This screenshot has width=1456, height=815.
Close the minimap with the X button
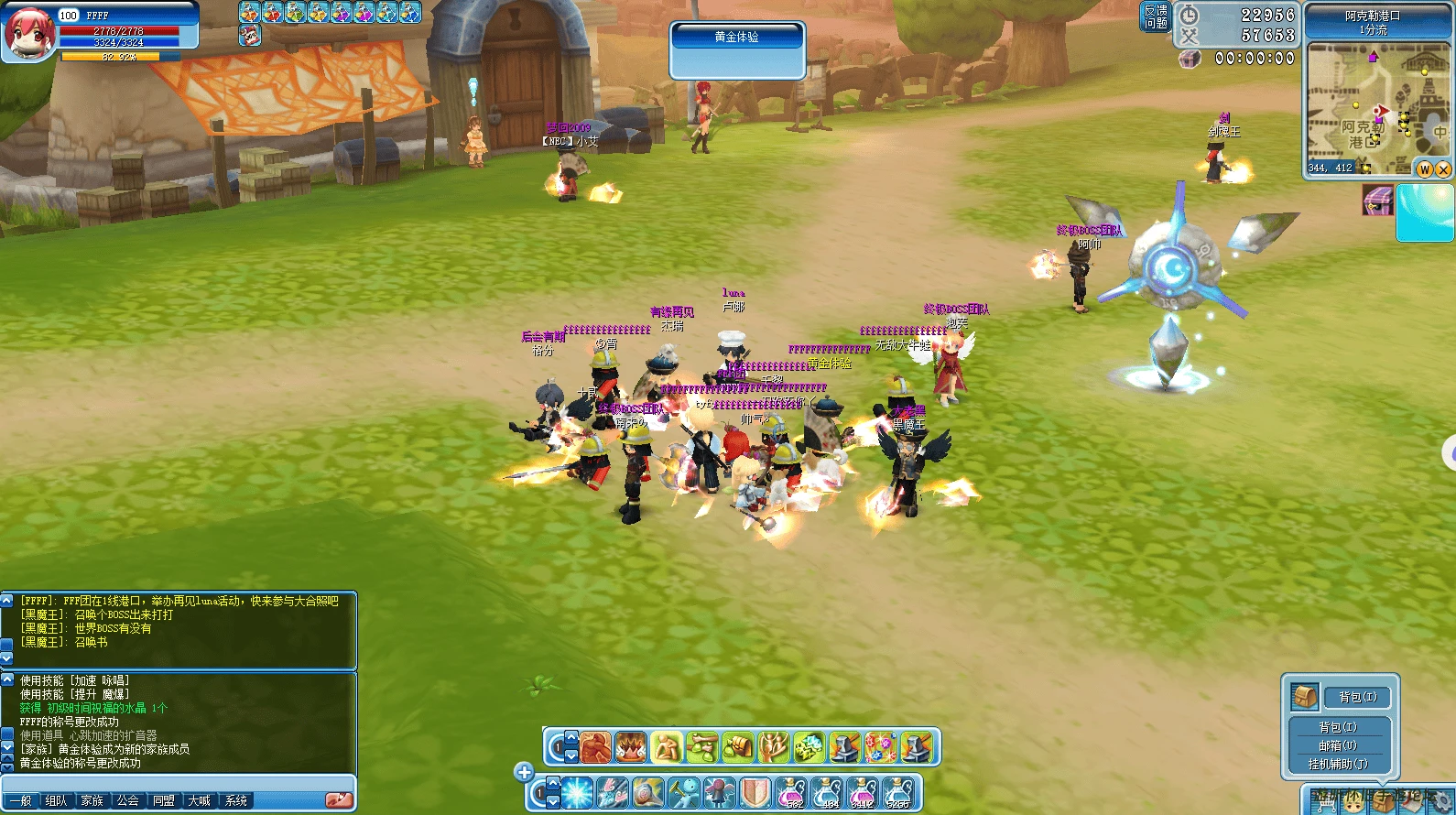[1443, 169]
